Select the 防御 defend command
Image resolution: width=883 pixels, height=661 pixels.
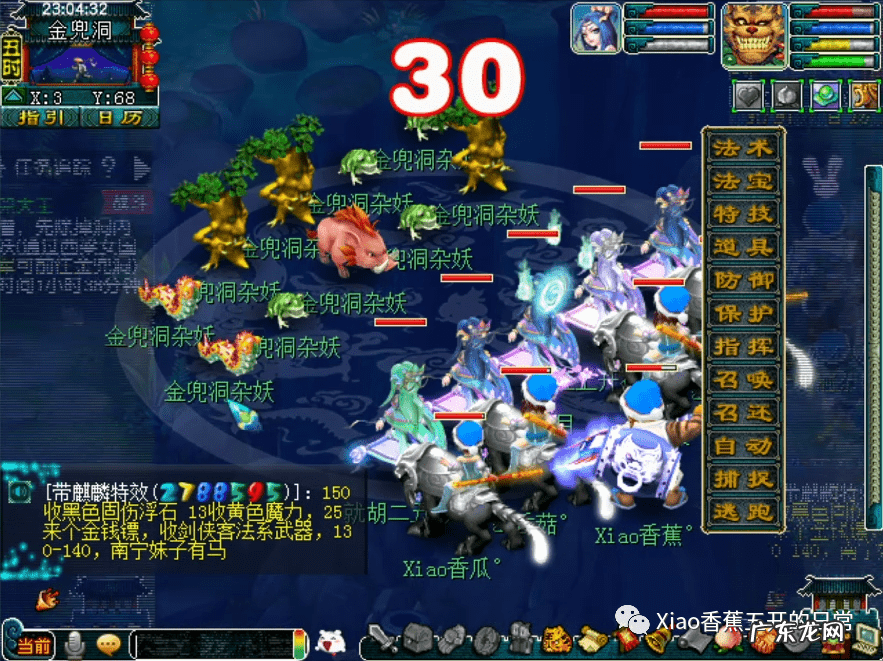(x=743, y=280)
